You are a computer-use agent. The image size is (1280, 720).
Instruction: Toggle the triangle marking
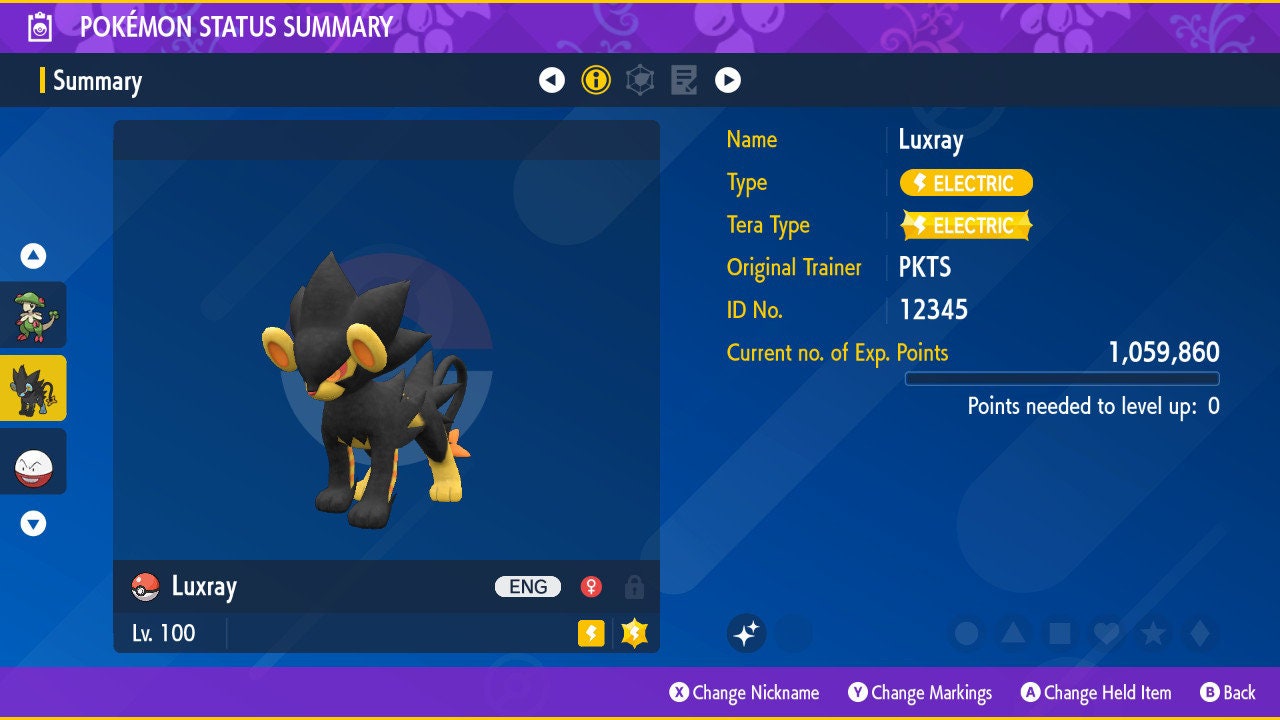point(1013,633)
